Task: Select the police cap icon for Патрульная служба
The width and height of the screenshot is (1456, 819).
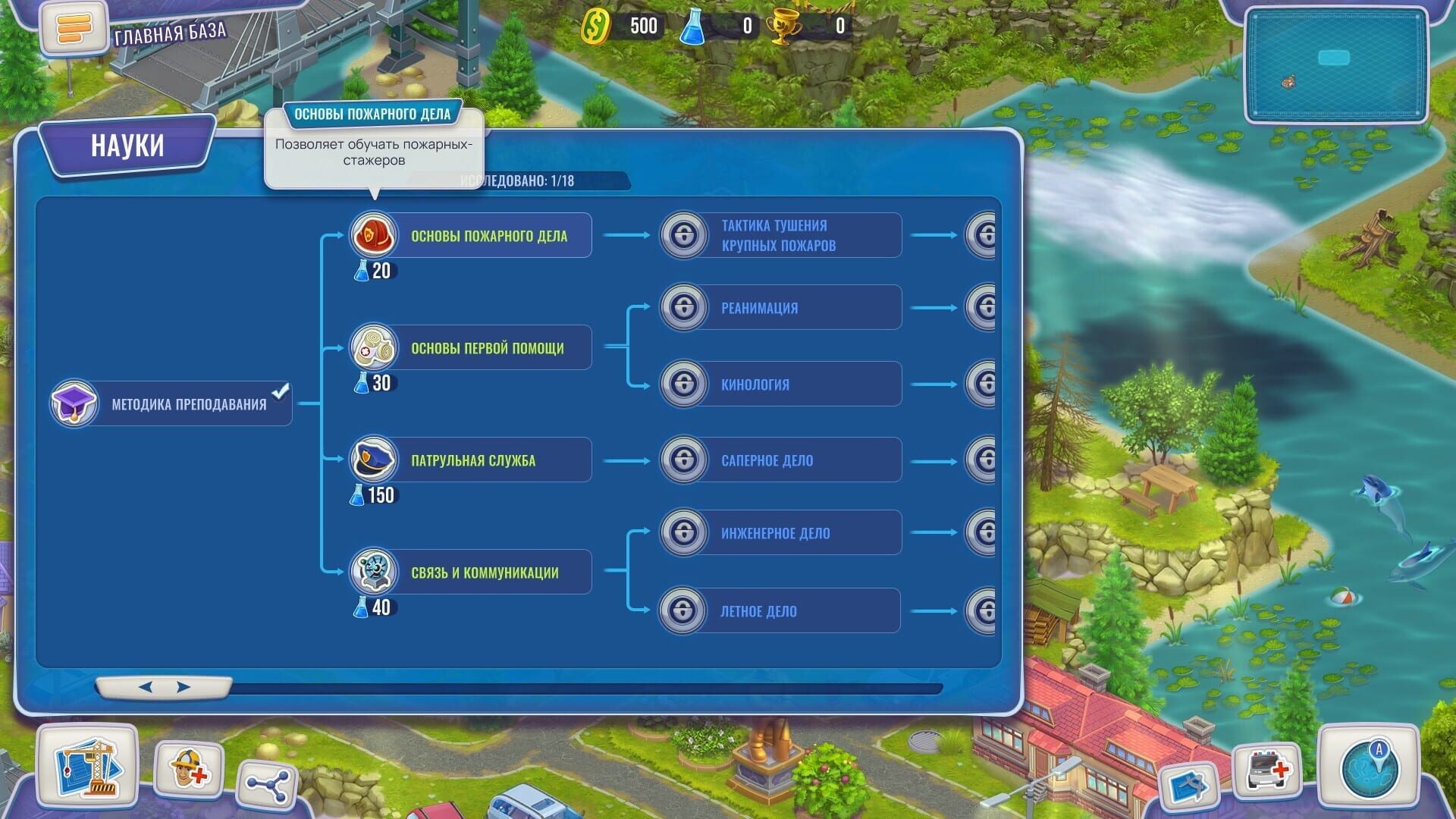Action: tap(372, 459)
